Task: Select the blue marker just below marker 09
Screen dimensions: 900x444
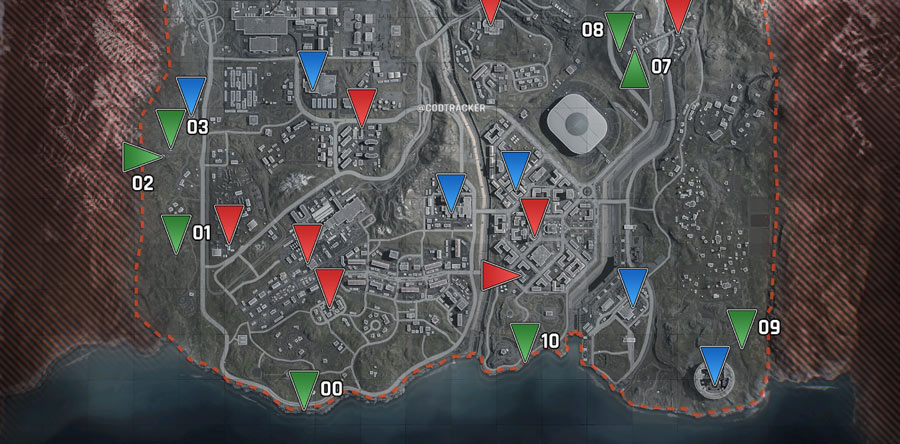Action: 715,362
